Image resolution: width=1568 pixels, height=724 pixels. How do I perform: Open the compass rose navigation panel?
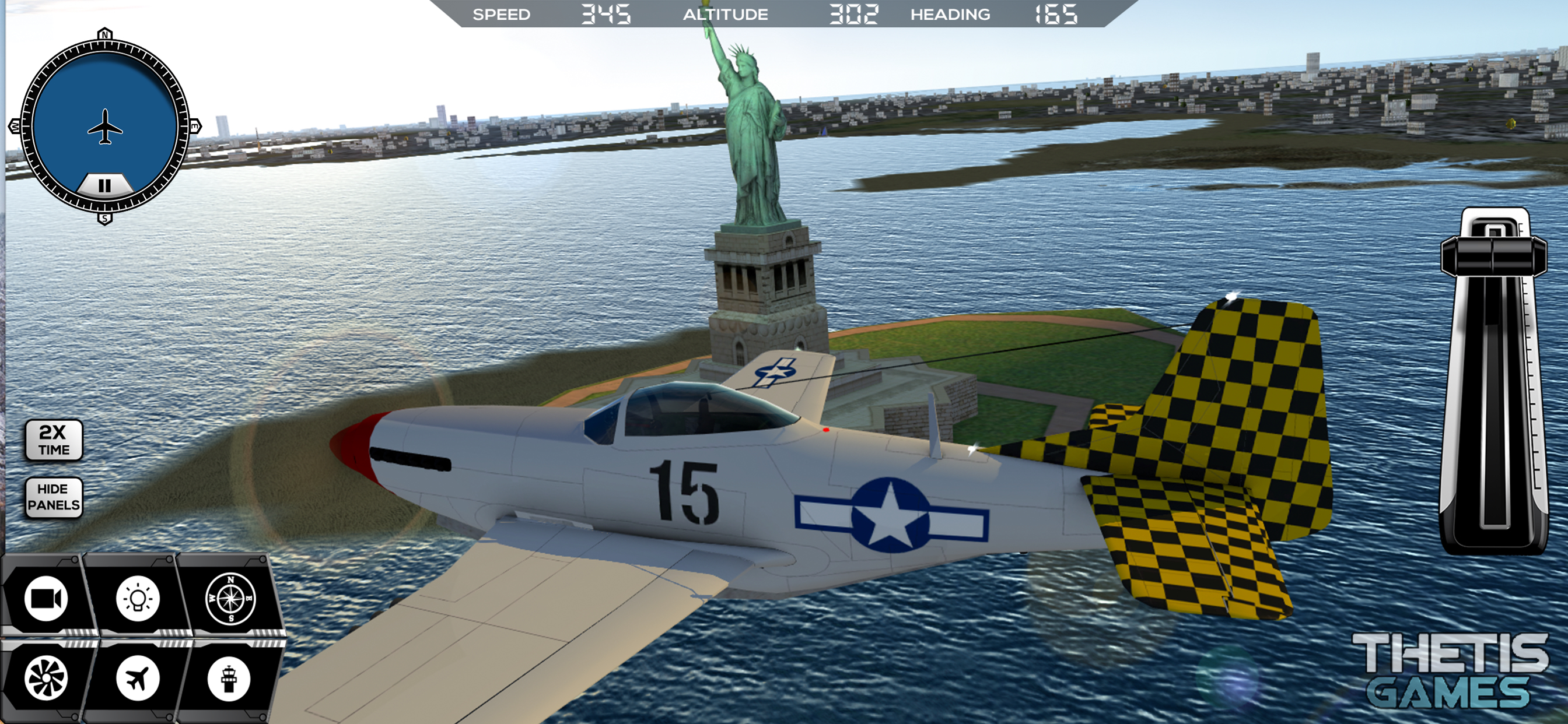pos(230,599)
